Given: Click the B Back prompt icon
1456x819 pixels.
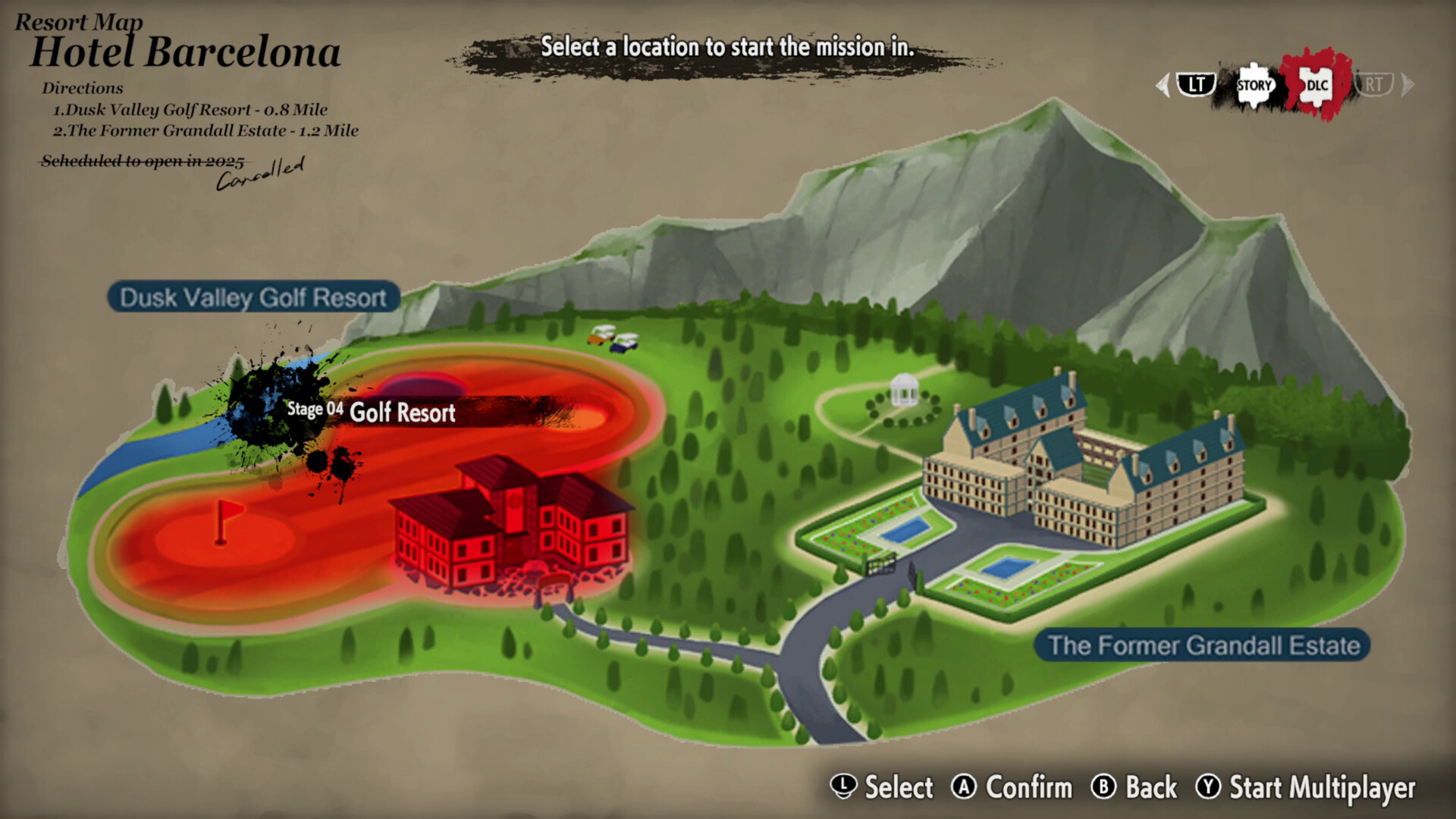Looking at the screenshot, I should (x=1104, y=789).
